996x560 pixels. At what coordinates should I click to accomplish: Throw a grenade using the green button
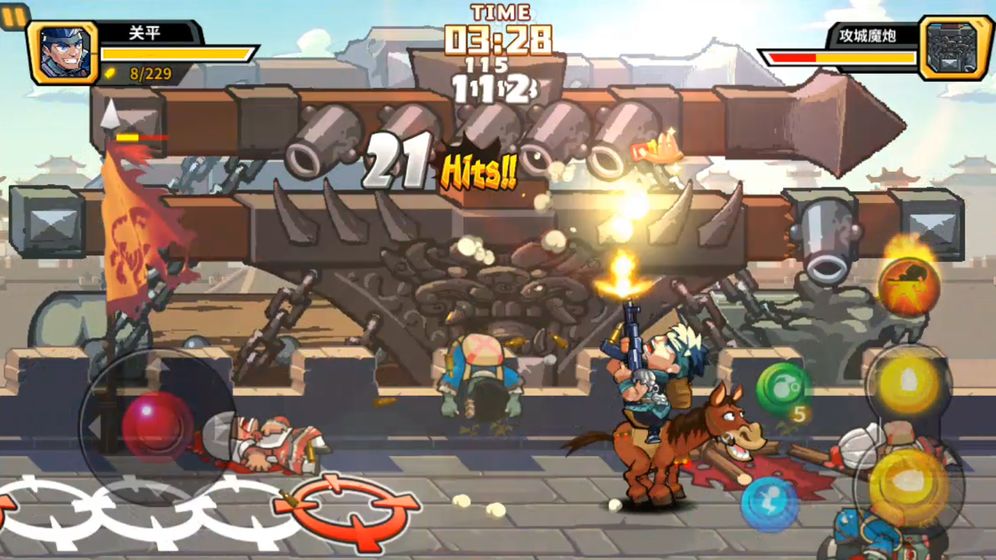click(782, 388)
